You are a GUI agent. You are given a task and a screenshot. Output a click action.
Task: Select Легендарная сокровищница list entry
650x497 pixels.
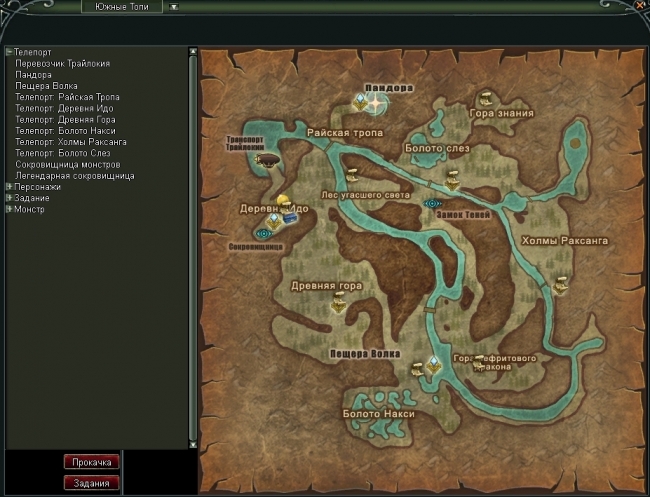pos(74,176)
